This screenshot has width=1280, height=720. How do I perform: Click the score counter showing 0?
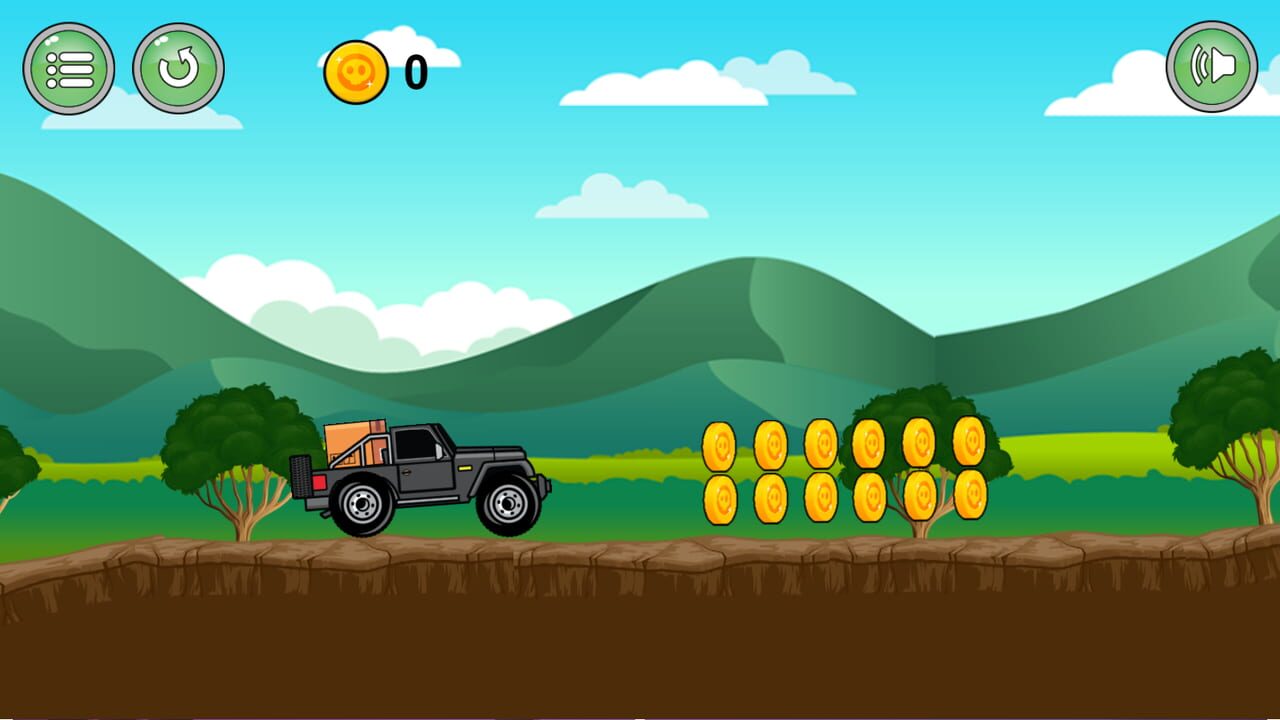[x=413, y=70]
